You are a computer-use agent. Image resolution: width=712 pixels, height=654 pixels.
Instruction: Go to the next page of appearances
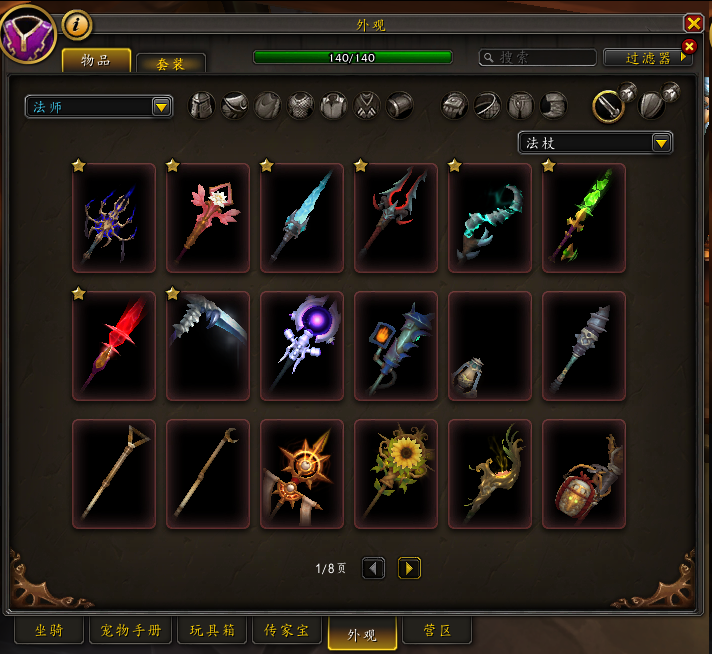[409, 568]
